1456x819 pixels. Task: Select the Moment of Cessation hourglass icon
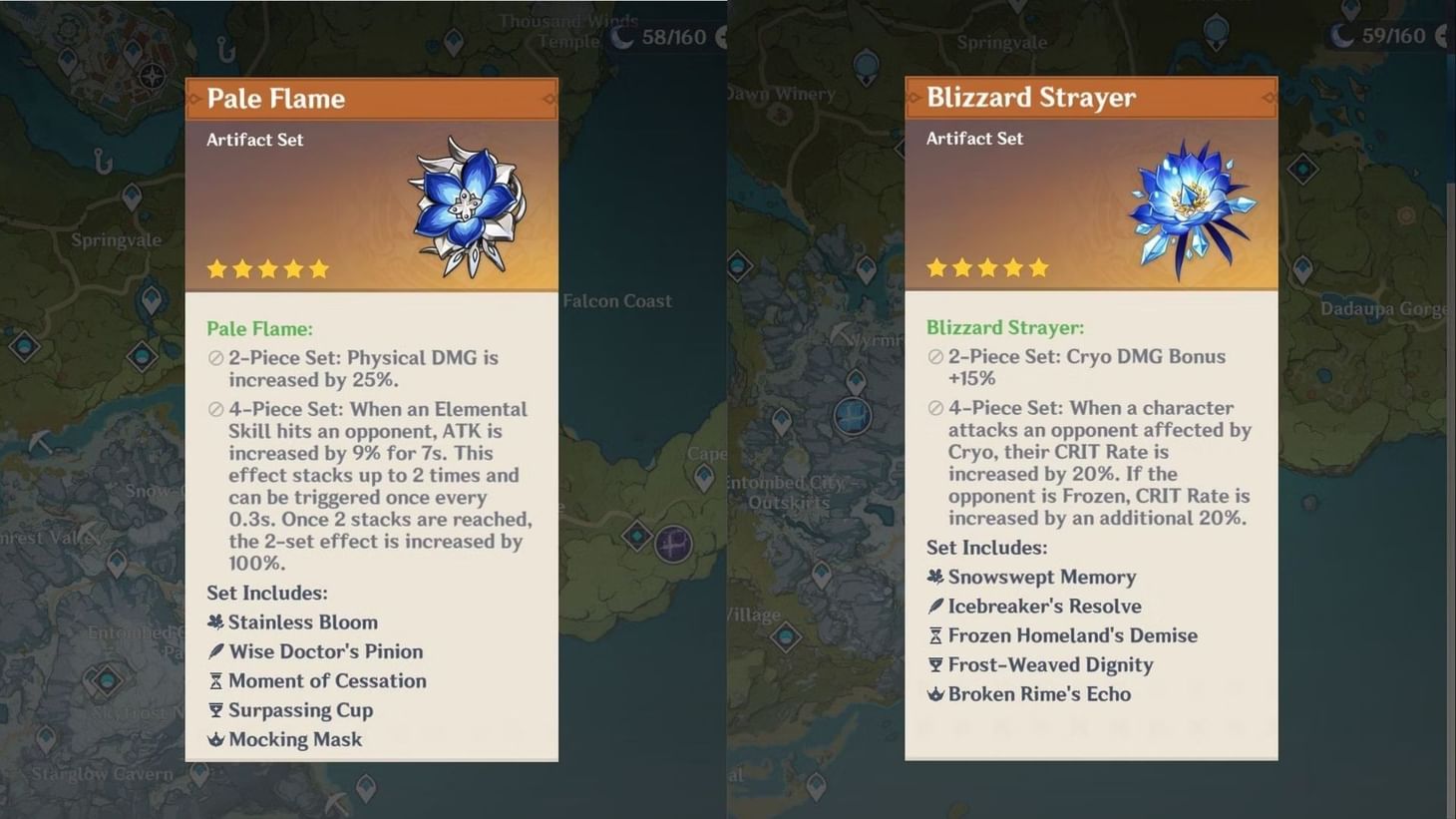coord(214,680)
